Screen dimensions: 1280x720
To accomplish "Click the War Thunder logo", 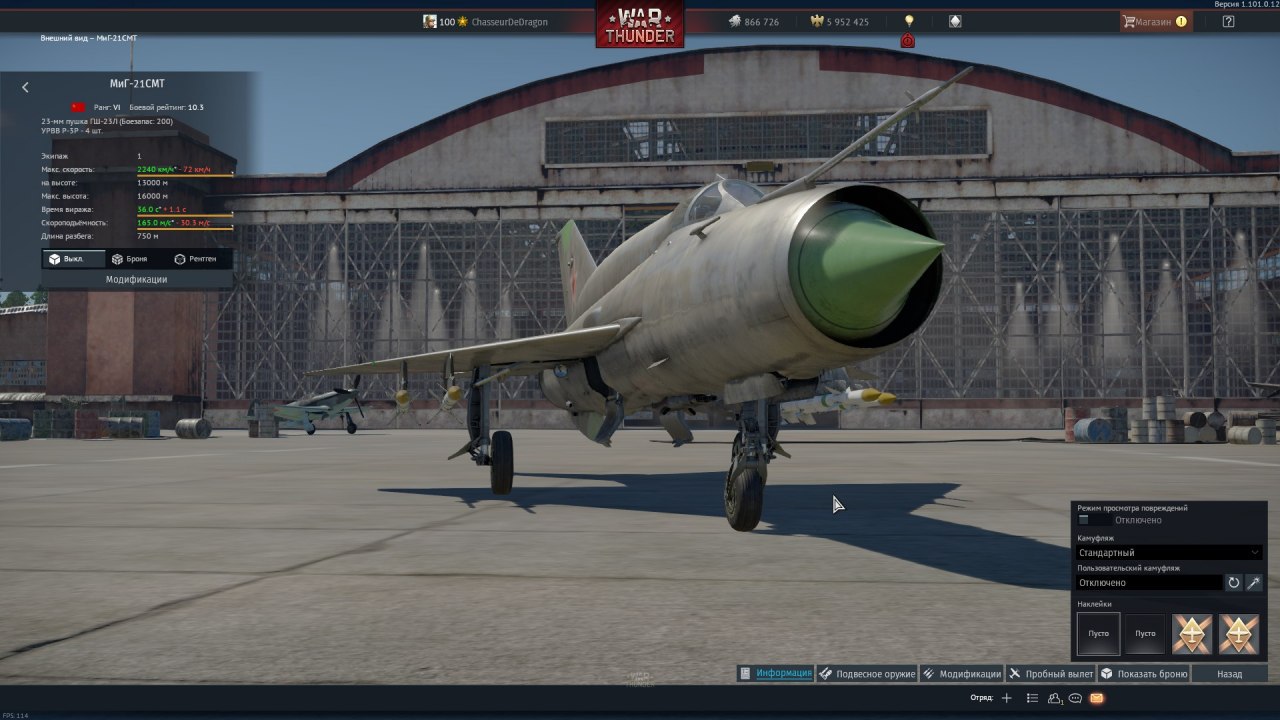I will point(640,24).
